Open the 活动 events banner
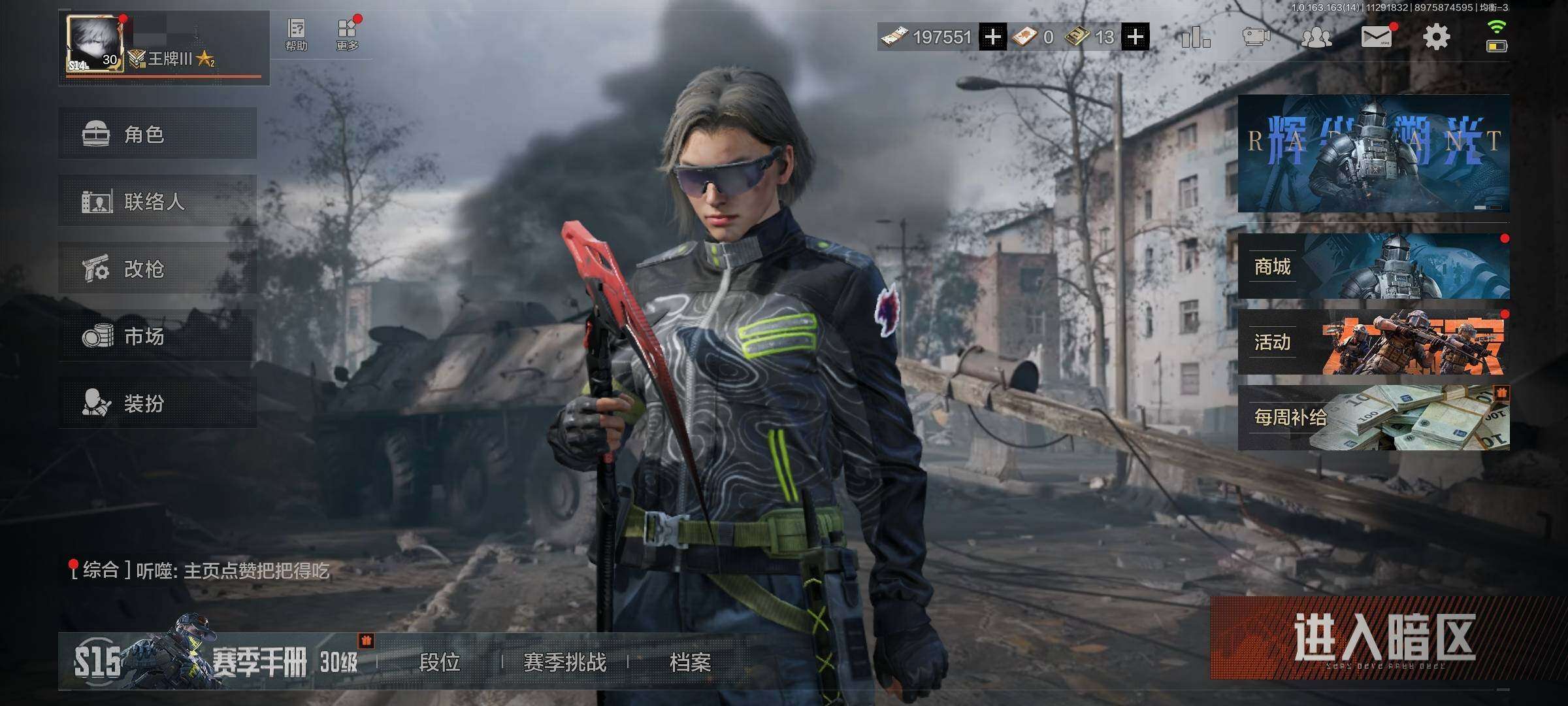Screen dimensions: 1568x706 (x=1373, y=342)
